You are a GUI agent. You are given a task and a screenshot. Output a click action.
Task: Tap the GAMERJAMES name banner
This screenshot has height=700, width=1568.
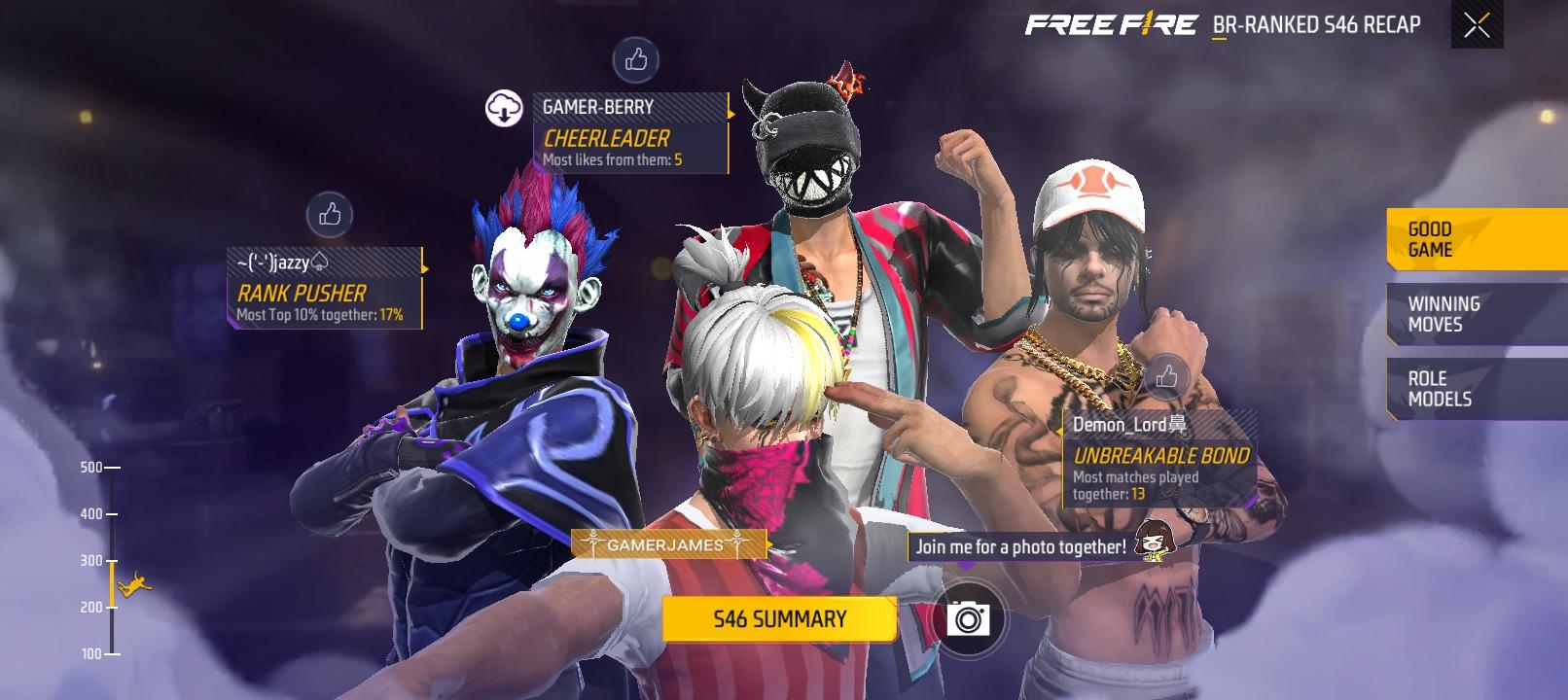click(666, 545)
